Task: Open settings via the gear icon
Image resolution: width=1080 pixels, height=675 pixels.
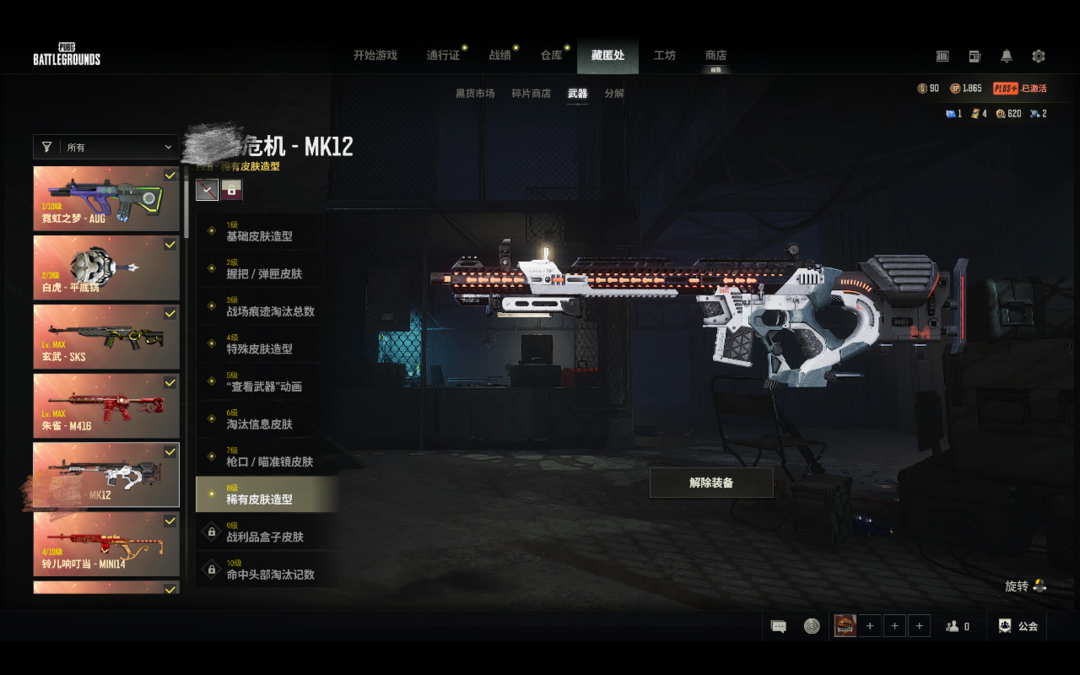Action: click(x=1038, y=56)
